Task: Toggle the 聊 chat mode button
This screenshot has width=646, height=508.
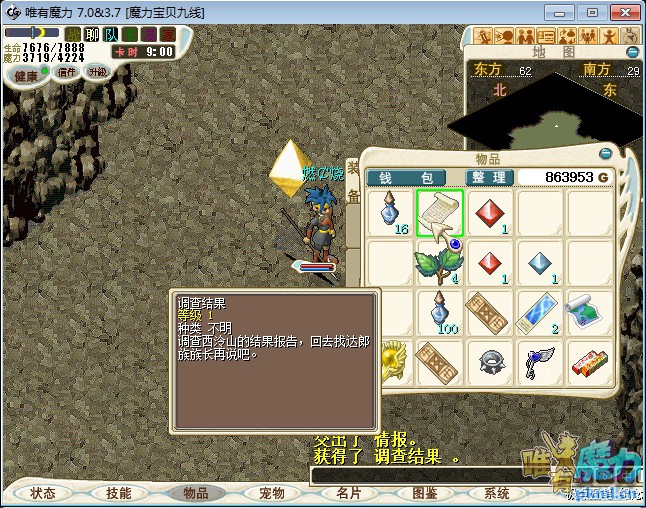Action: [x=92, y=34]
